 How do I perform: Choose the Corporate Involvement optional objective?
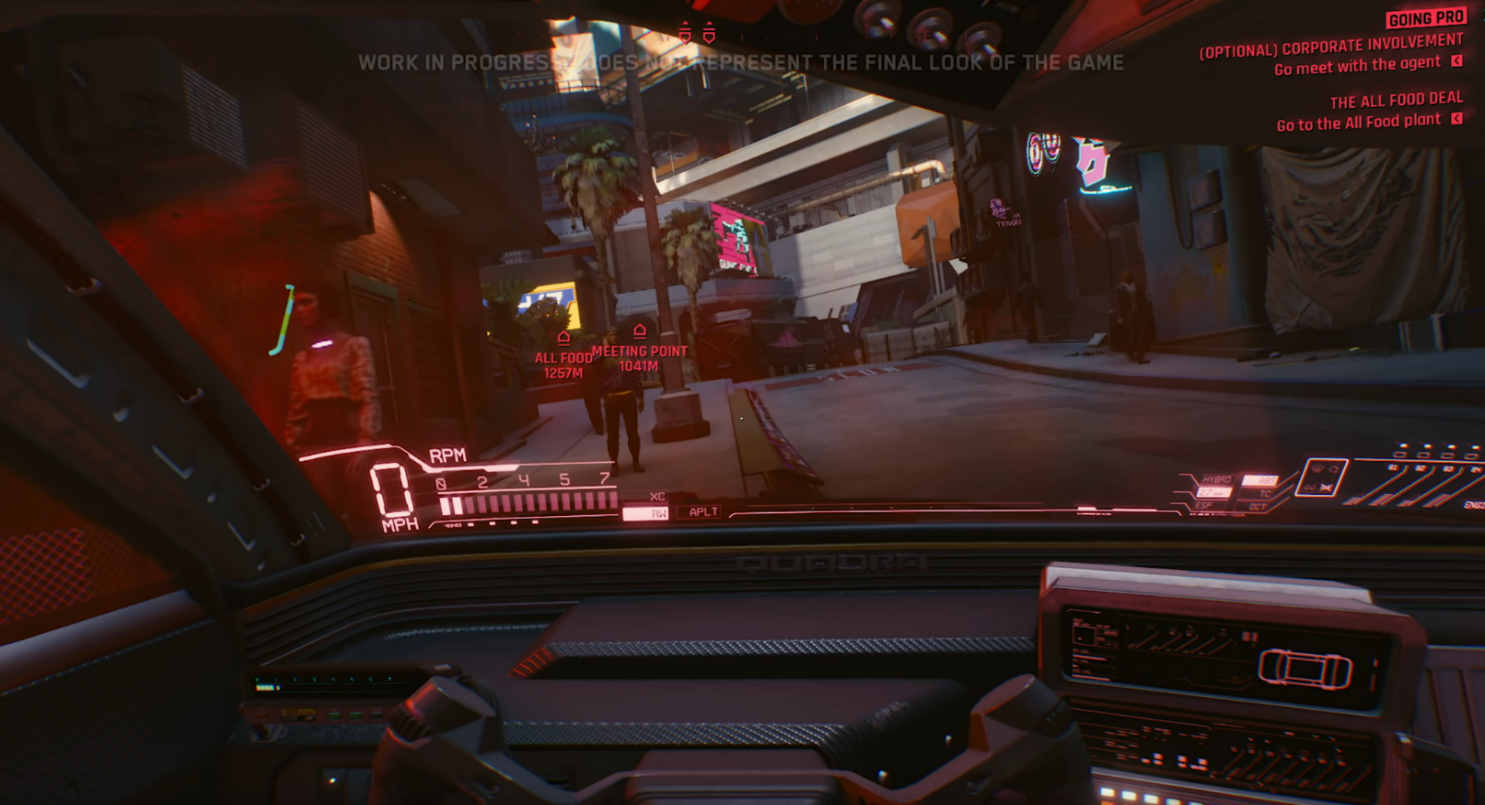pos(1331,44)
